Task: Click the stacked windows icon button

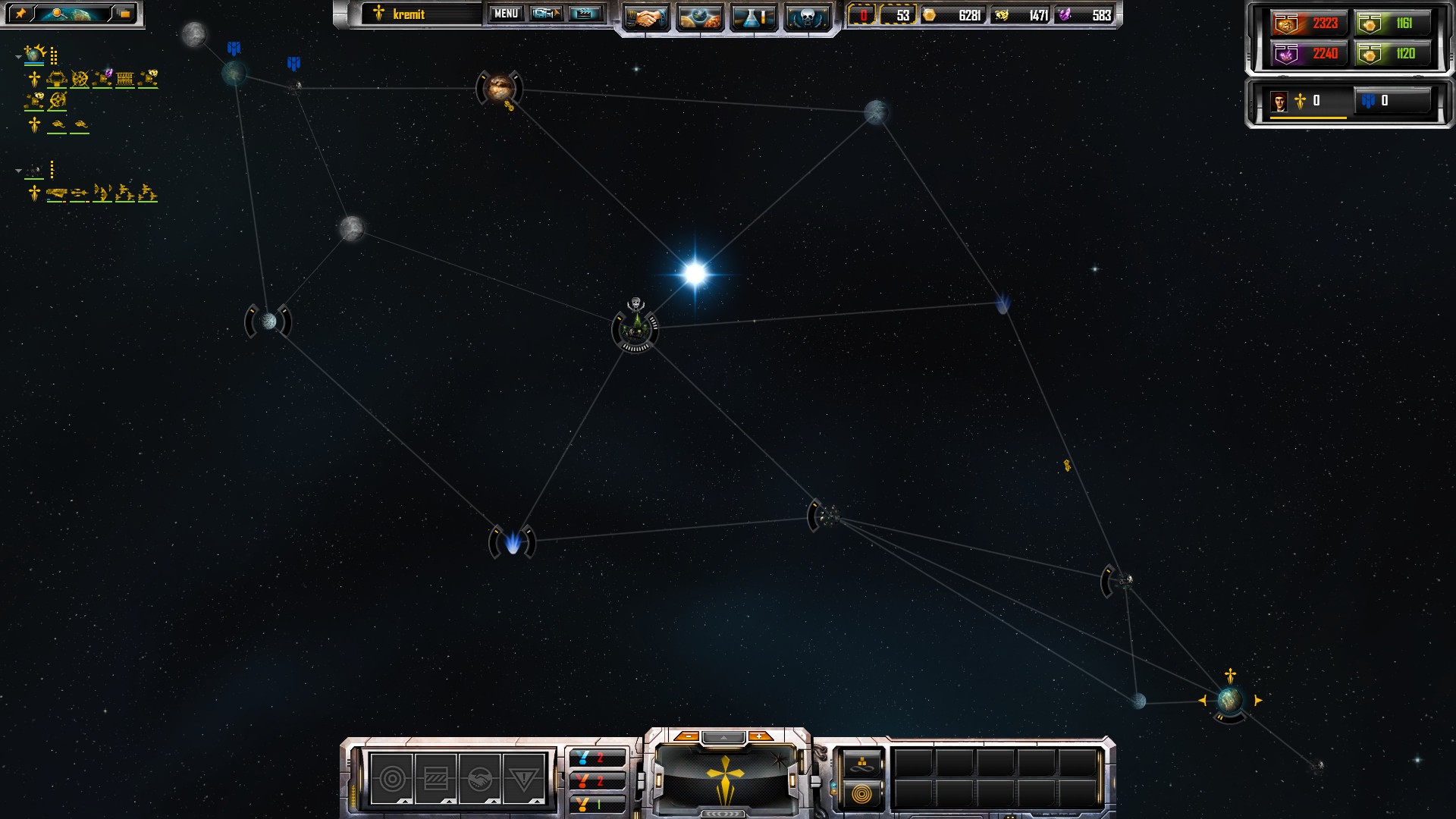Action: (124, 14)
